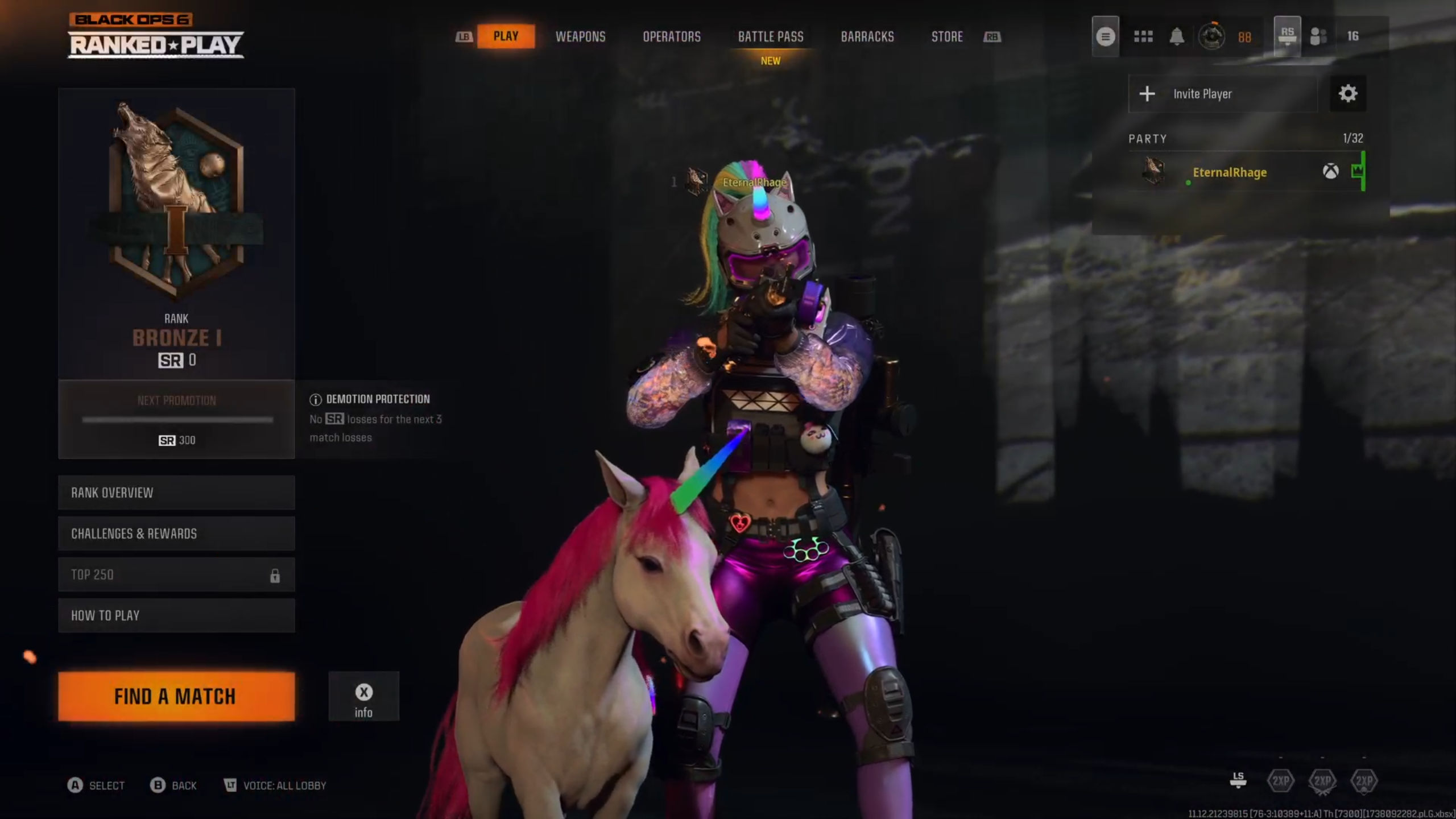Screen dimensions: 1456x819
Task: Open the hamburger options menu
Action: 1105,36
